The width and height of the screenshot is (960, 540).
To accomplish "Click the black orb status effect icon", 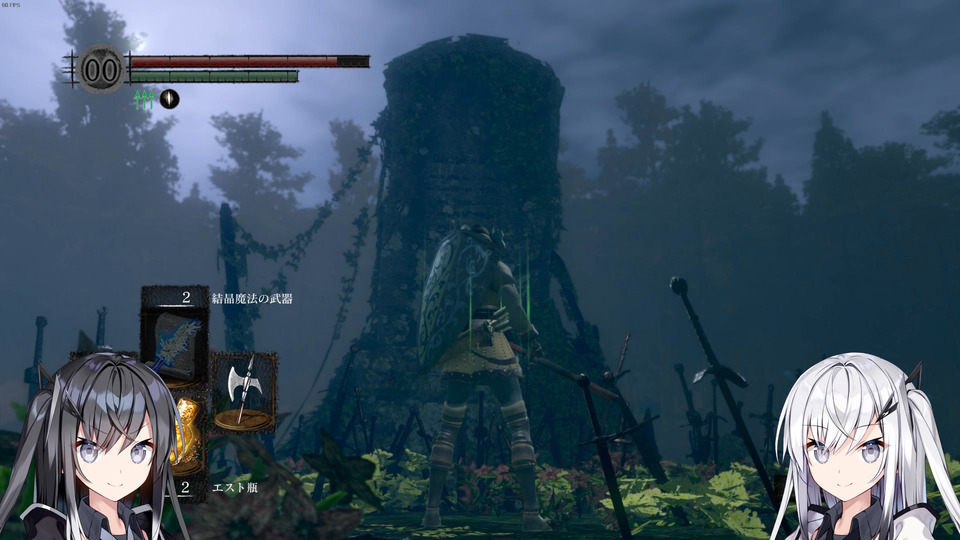I will click(x=169, y=98).
